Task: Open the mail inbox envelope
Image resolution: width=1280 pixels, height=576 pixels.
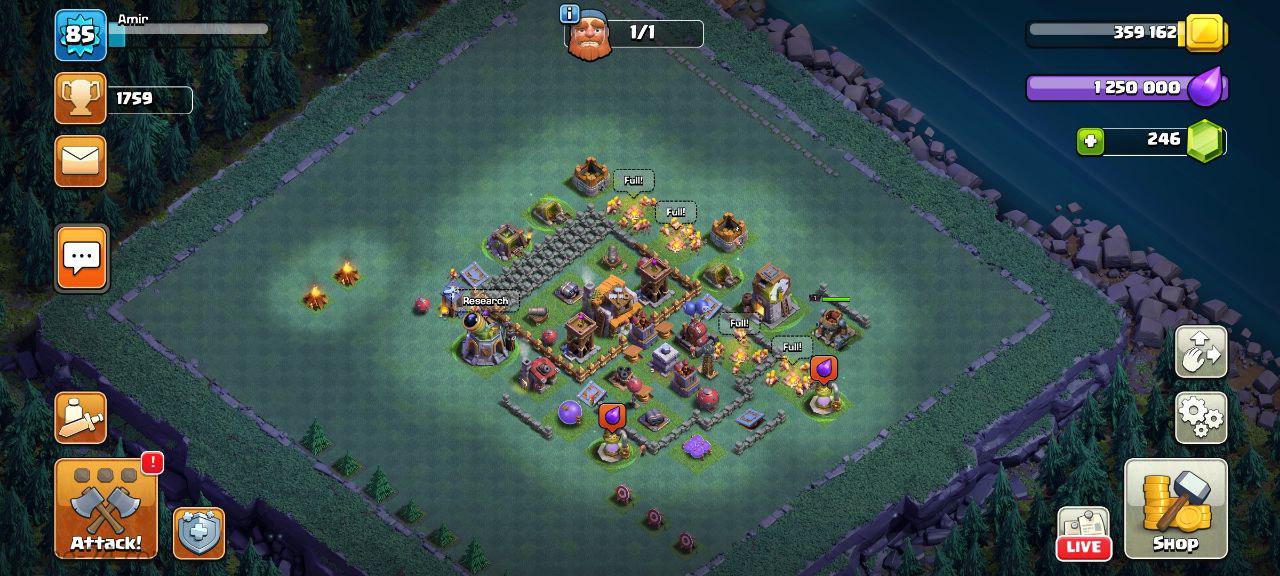Action: coord(80,160)
